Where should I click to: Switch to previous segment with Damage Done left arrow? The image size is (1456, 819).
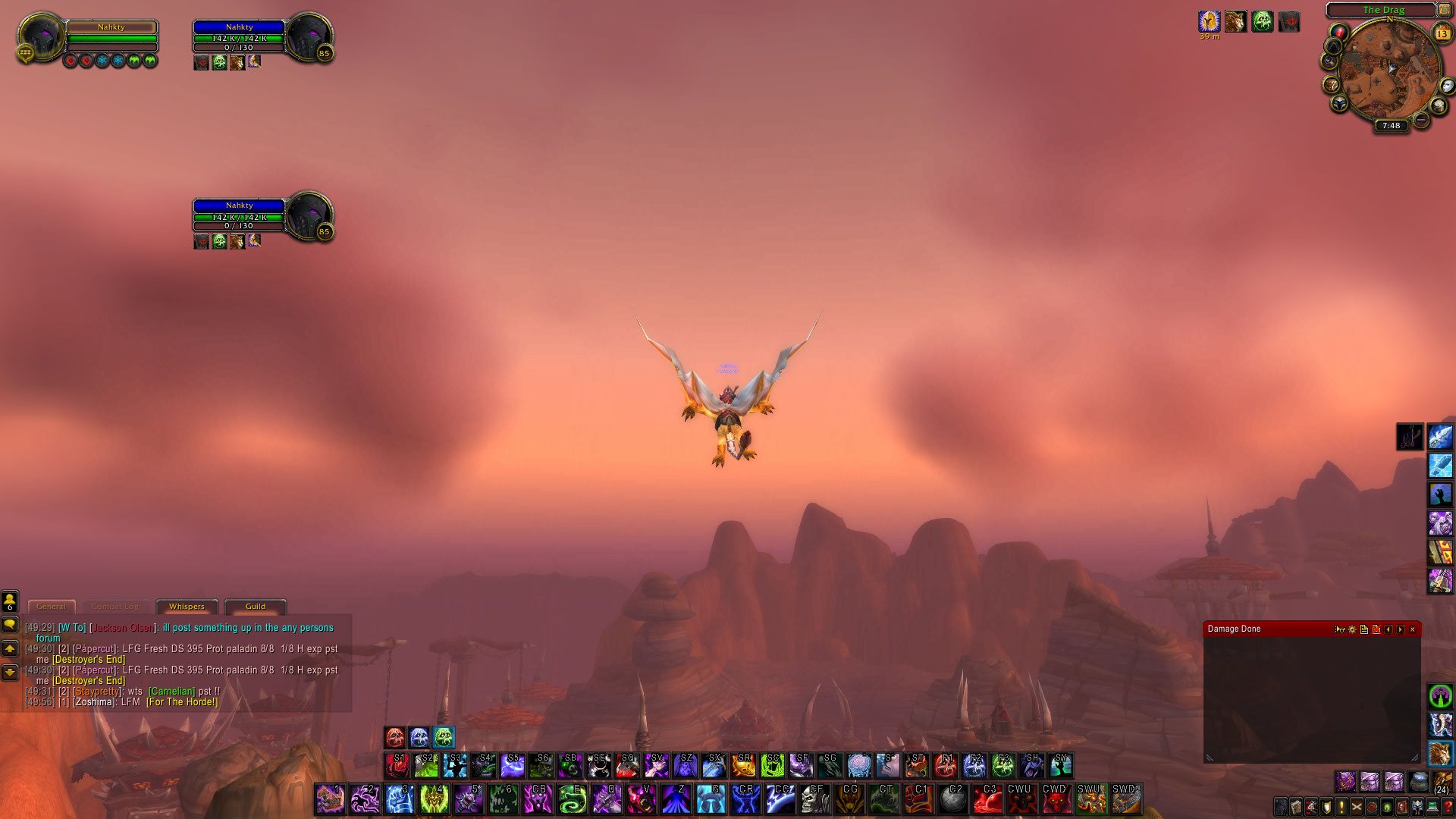(1388, 630)
